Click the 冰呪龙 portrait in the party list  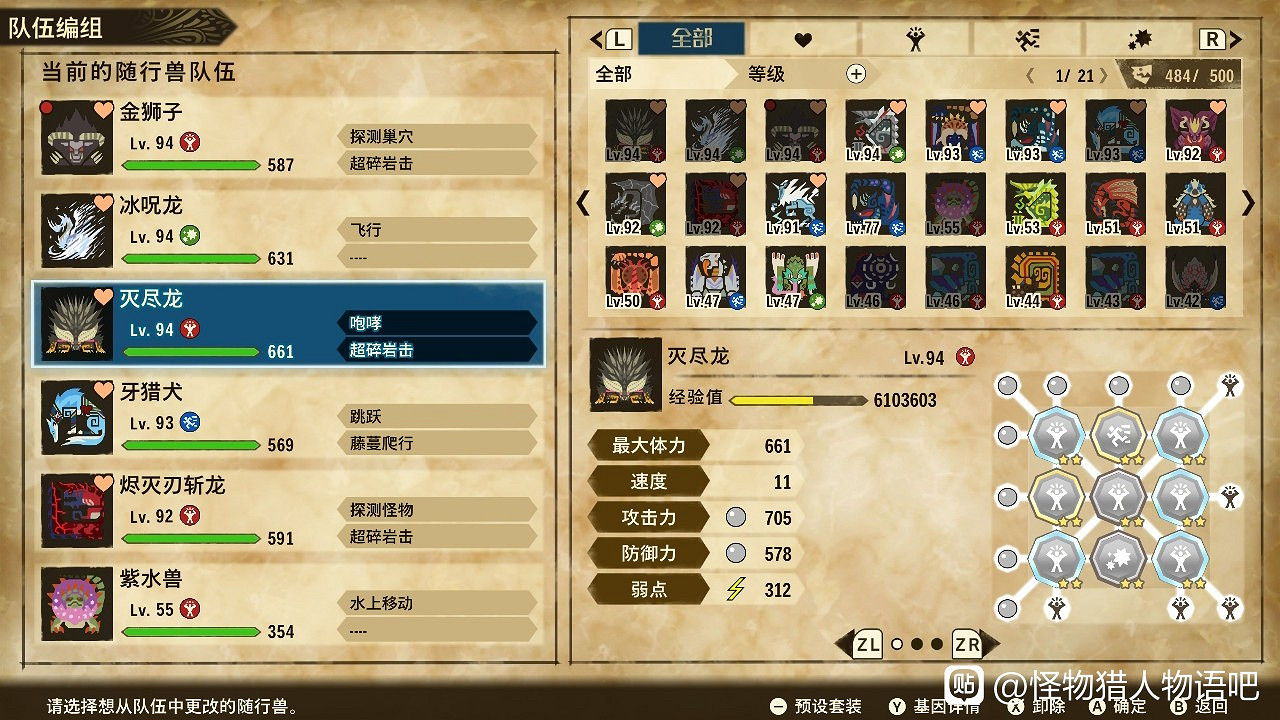coord(75,230)
